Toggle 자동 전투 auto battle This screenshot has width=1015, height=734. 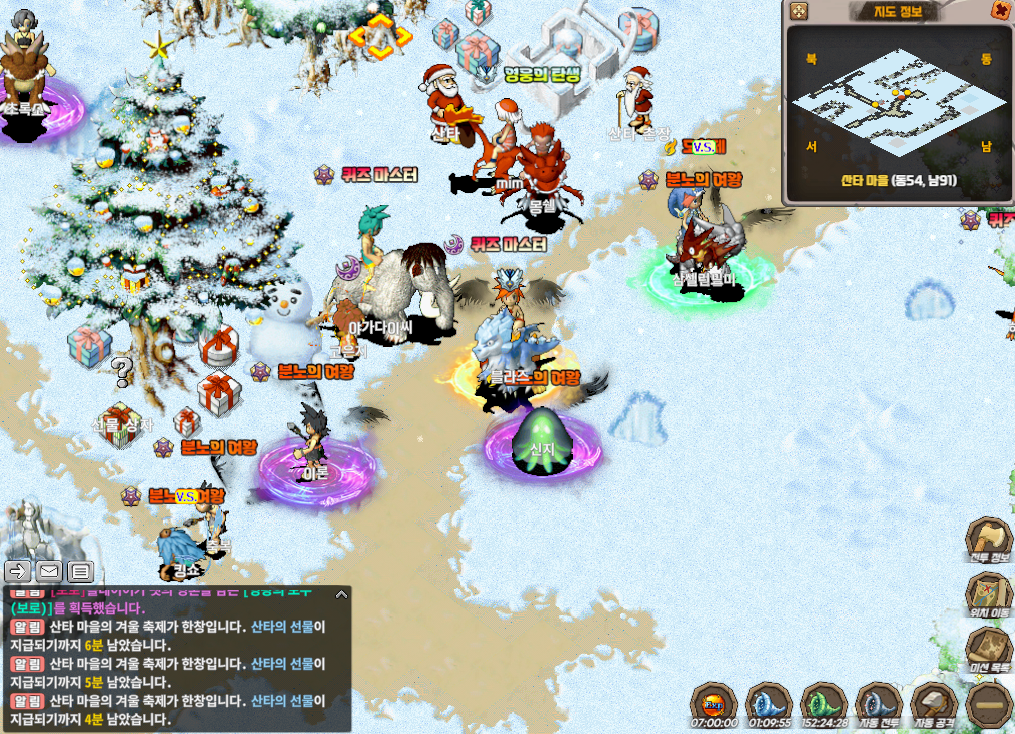pyautogui.click(x=879, y=704)
